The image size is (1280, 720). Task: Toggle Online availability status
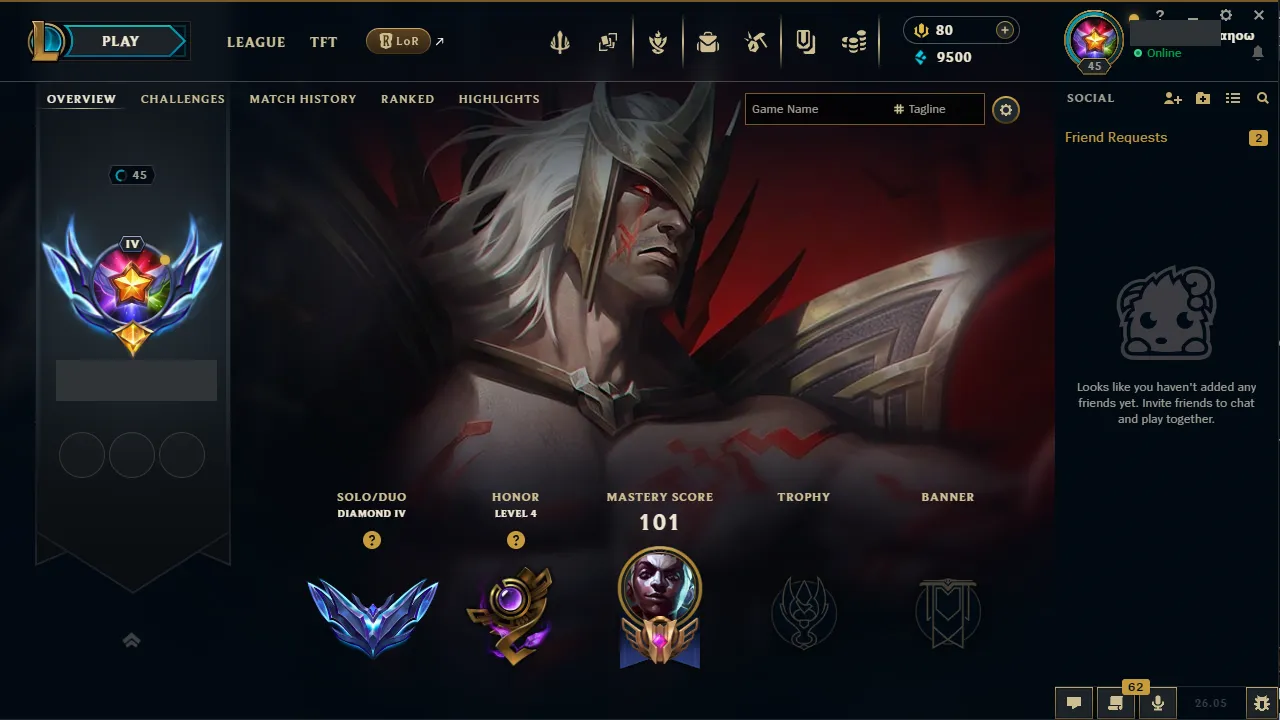1161,53
